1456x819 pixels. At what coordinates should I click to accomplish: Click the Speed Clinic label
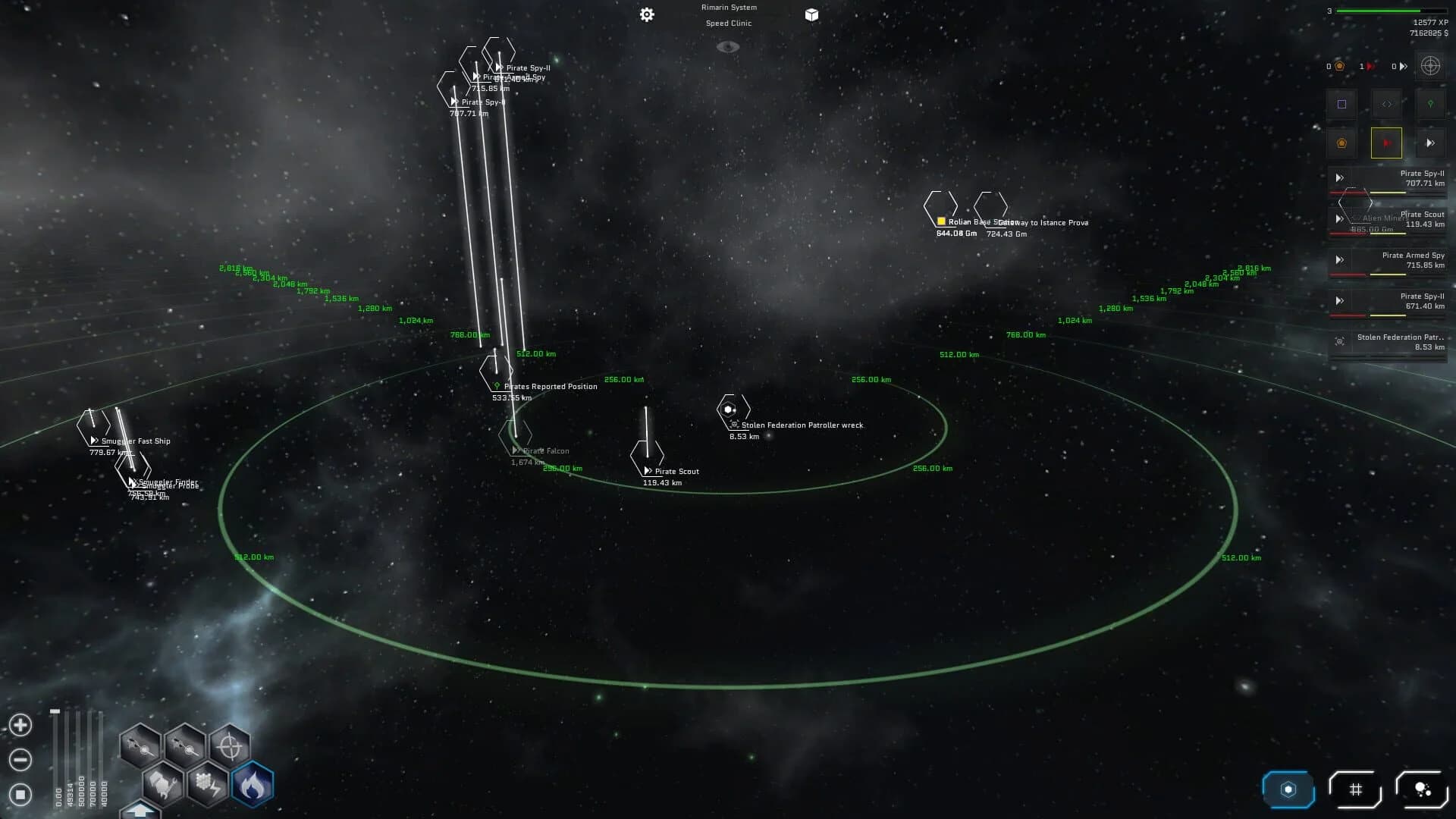[728, 23]
